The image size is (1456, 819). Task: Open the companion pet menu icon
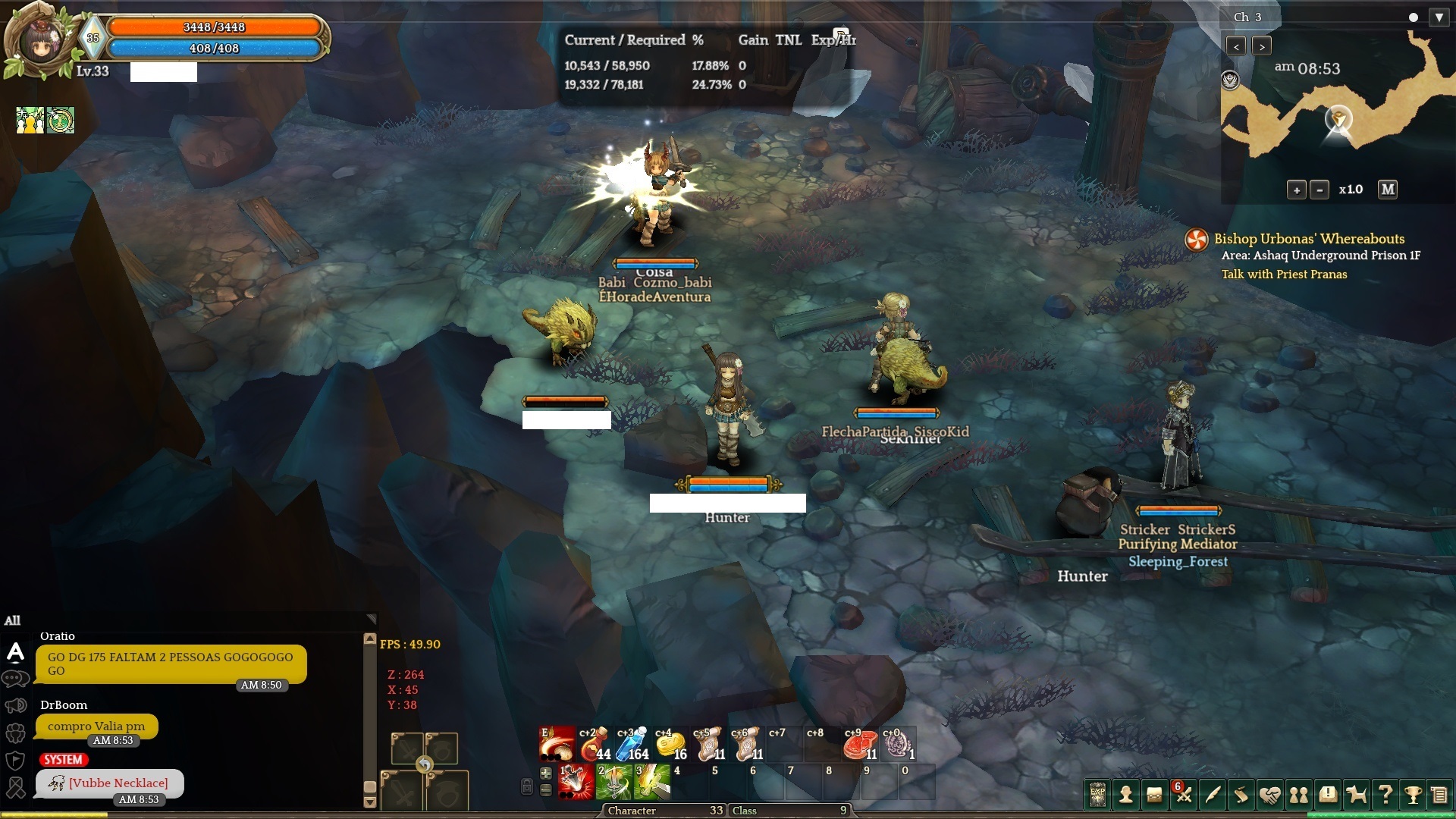pyautogui.click(x=1356, y=795)
